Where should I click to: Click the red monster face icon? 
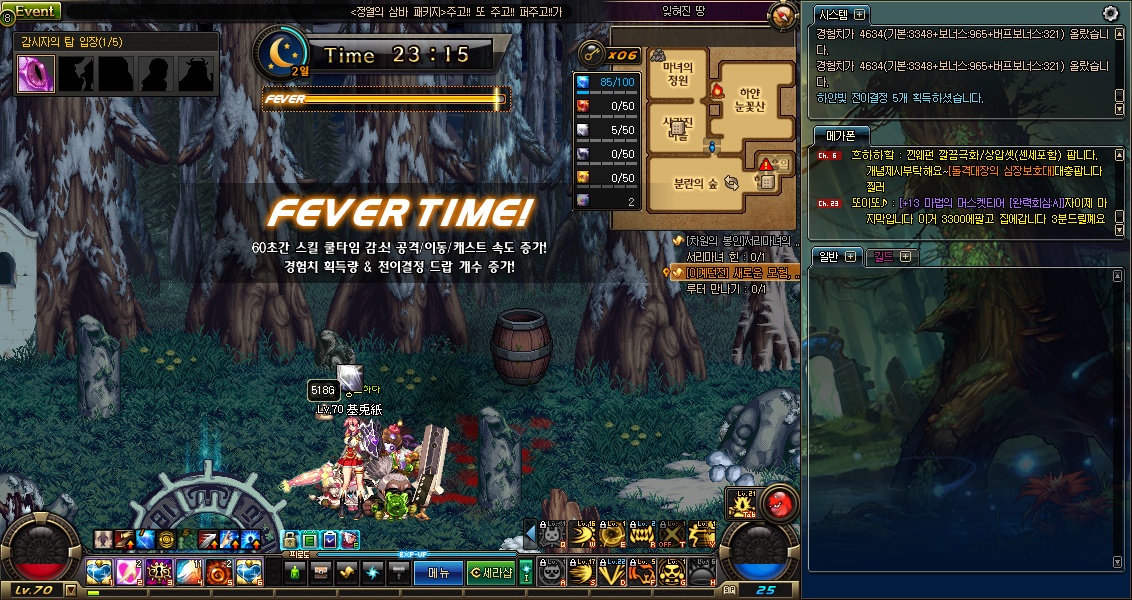(x=777, y=501)
